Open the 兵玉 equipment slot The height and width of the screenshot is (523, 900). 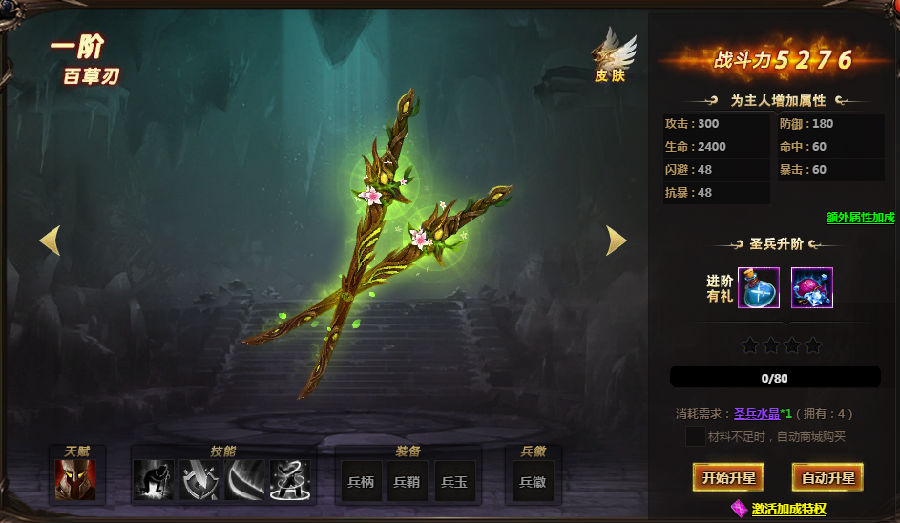453,481
